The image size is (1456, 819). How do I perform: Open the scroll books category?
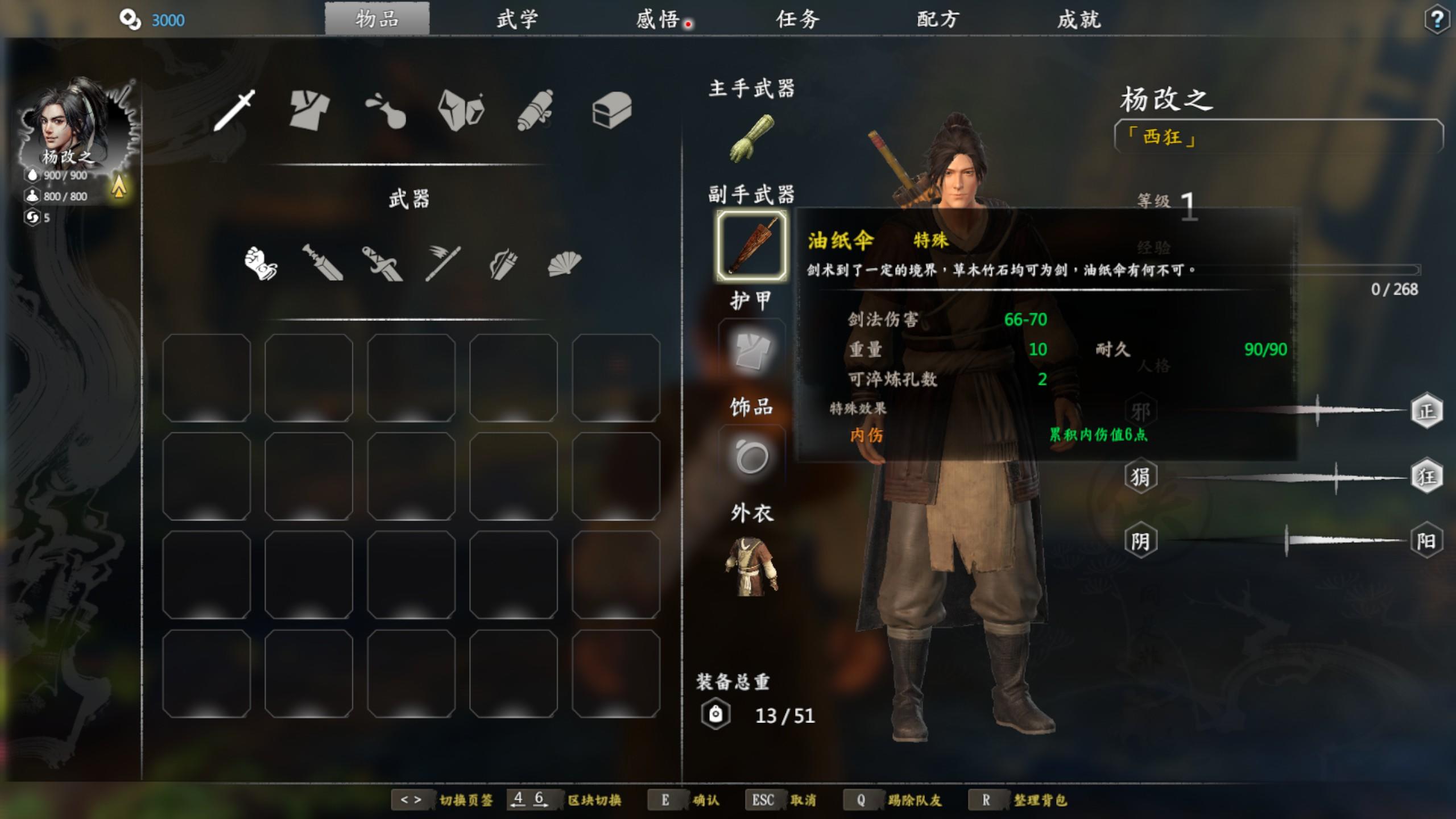tap(536, 109)
